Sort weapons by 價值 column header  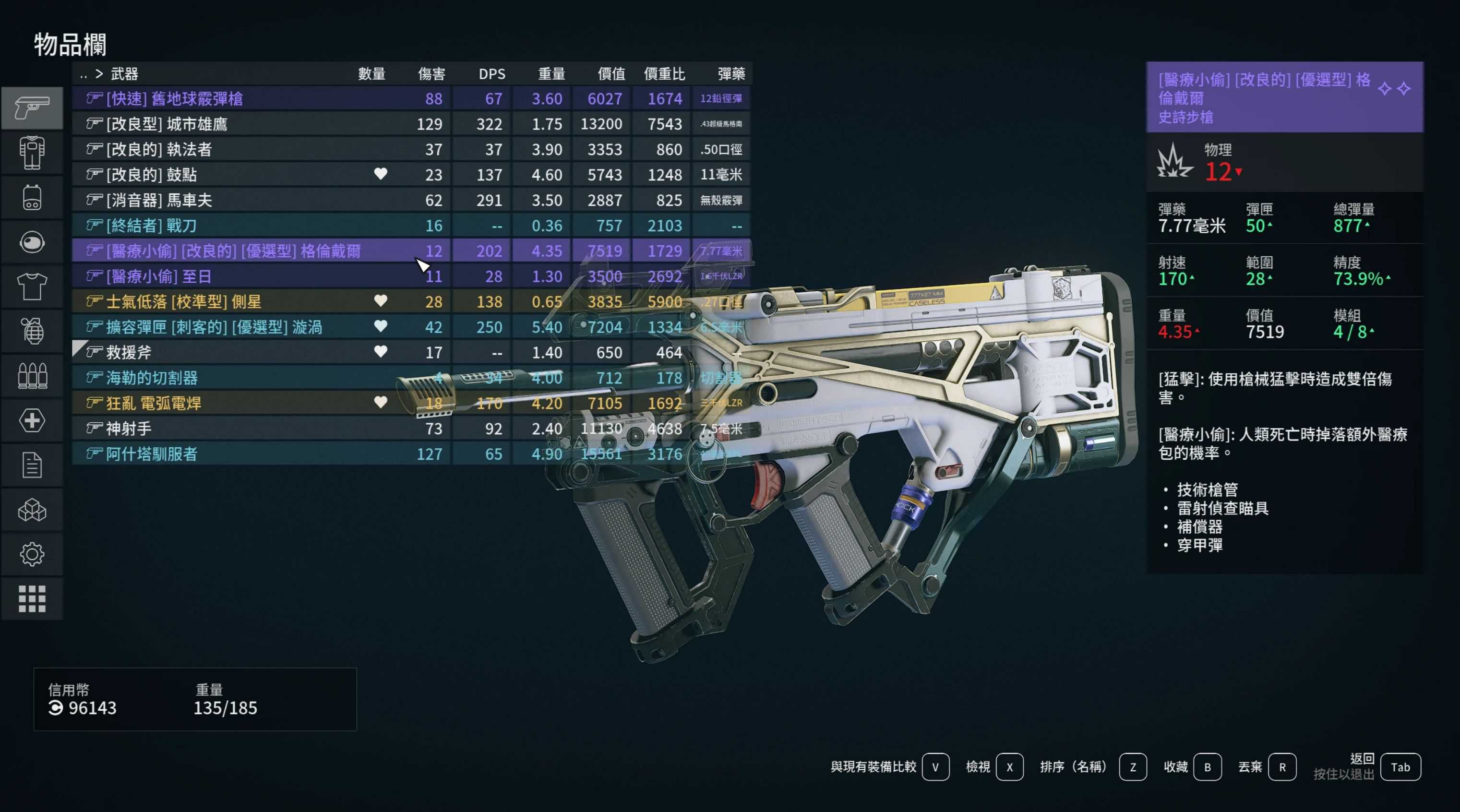click(611, 74)
